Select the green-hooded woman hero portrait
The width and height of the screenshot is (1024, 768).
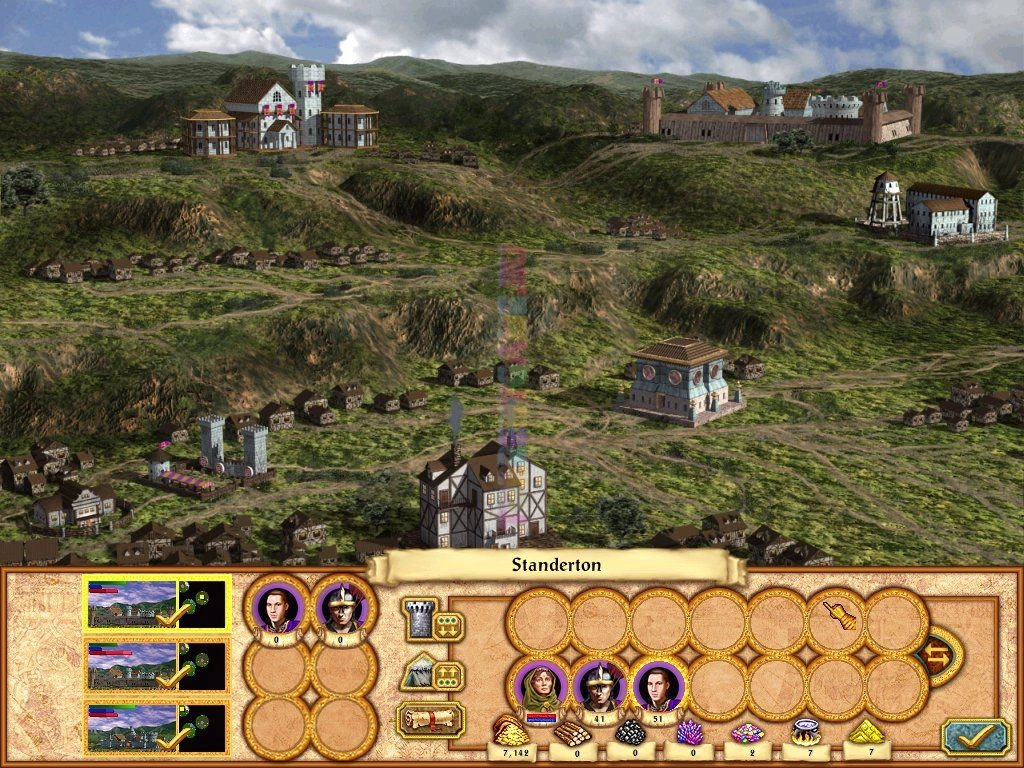541,685
